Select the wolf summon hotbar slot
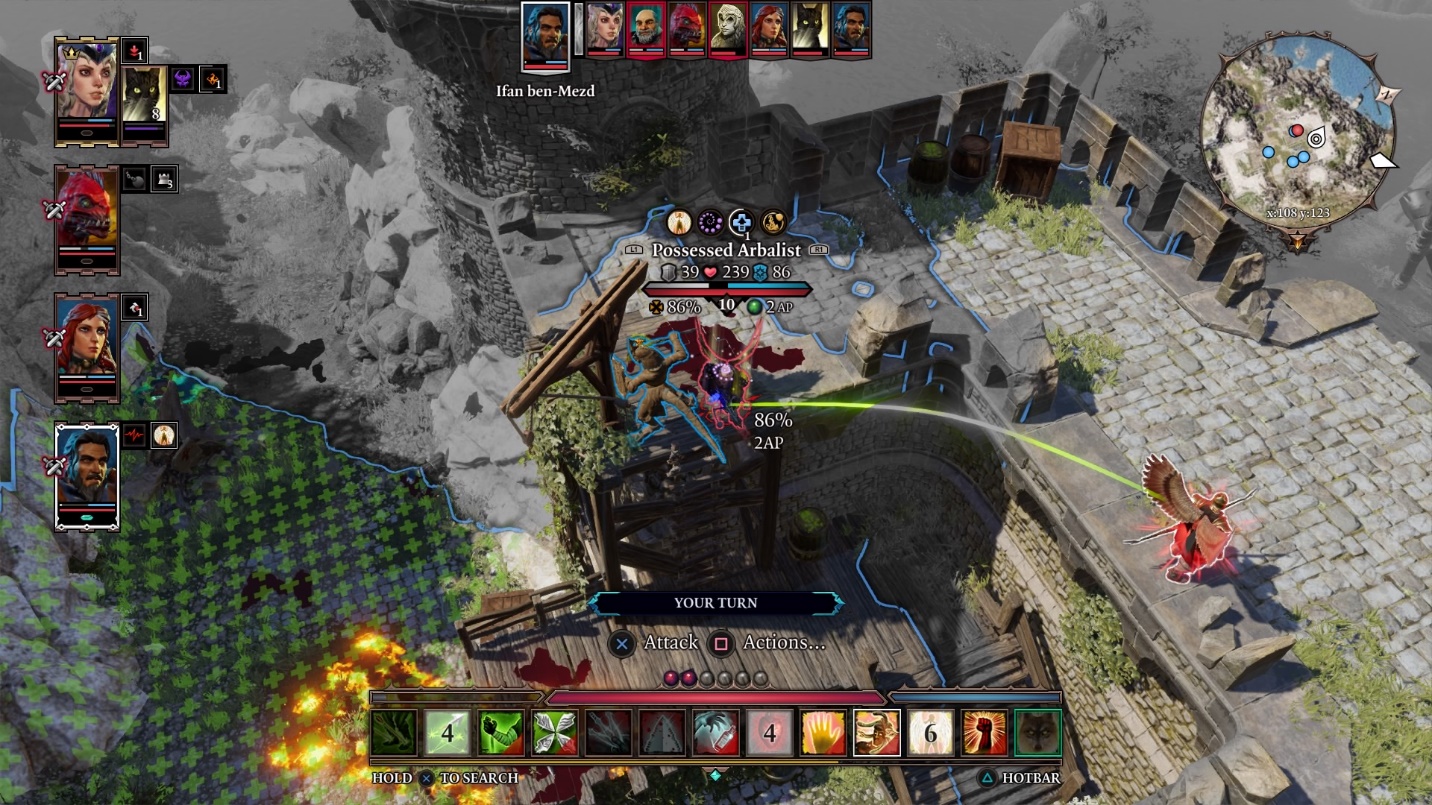Screen dimensions: 1432x805 click(1037, 734)
